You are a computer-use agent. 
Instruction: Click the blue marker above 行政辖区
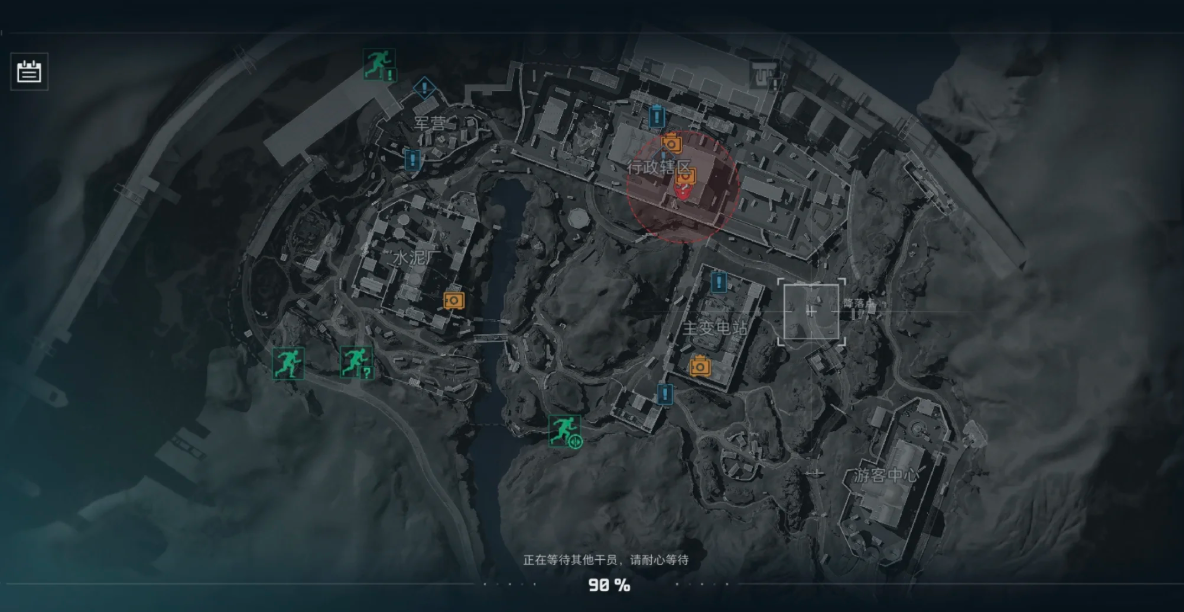click(657, 116)
